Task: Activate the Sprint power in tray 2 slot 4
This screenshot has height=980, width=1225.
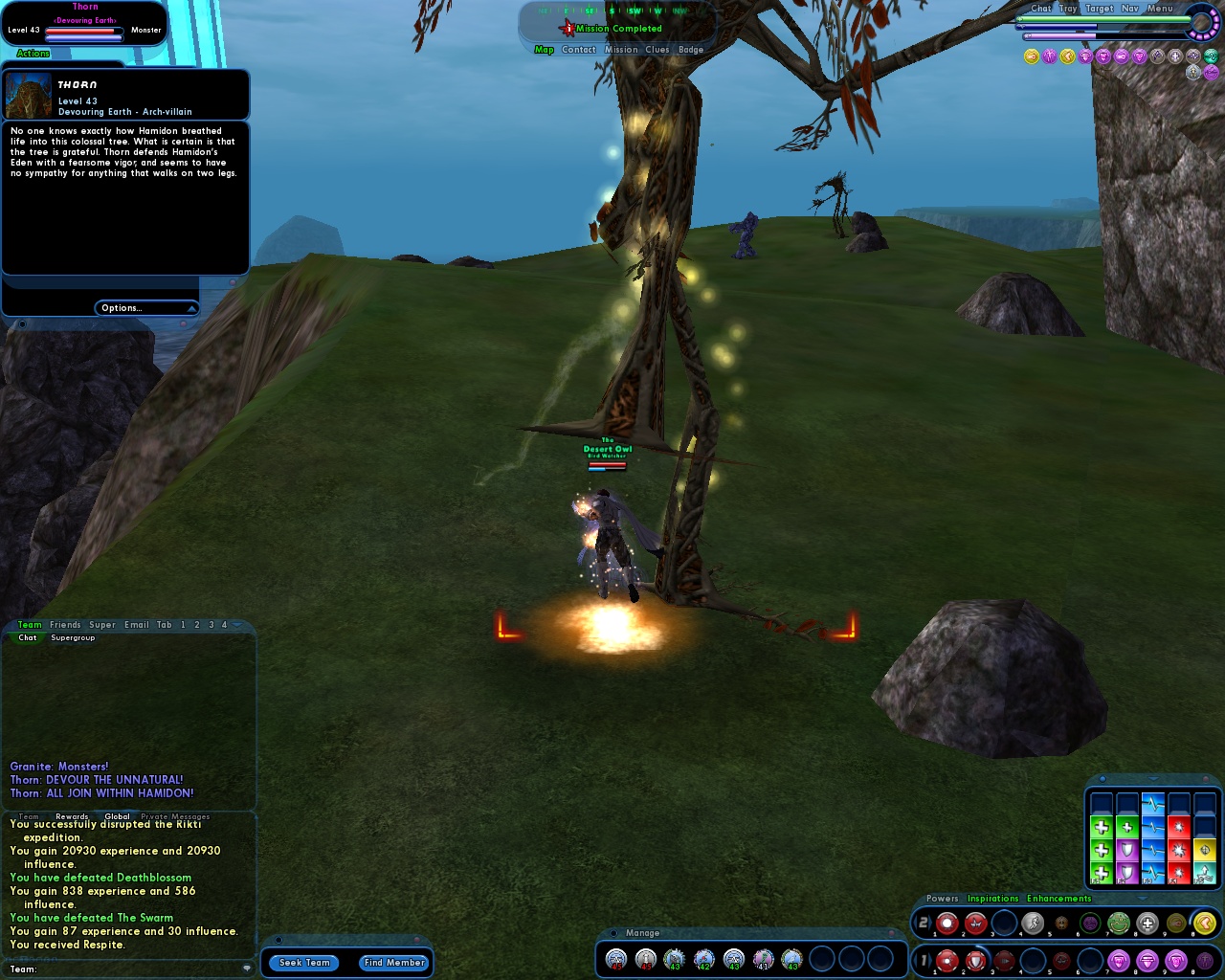Action: pyautogui.click(x=1034, y=923)
